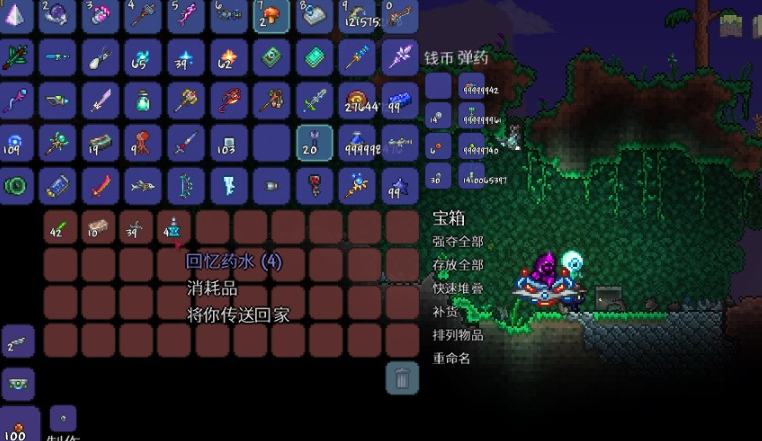
Task: Select the orange mushroom hotbar slot
Action: pyautogui.click(x=272, y=15)
